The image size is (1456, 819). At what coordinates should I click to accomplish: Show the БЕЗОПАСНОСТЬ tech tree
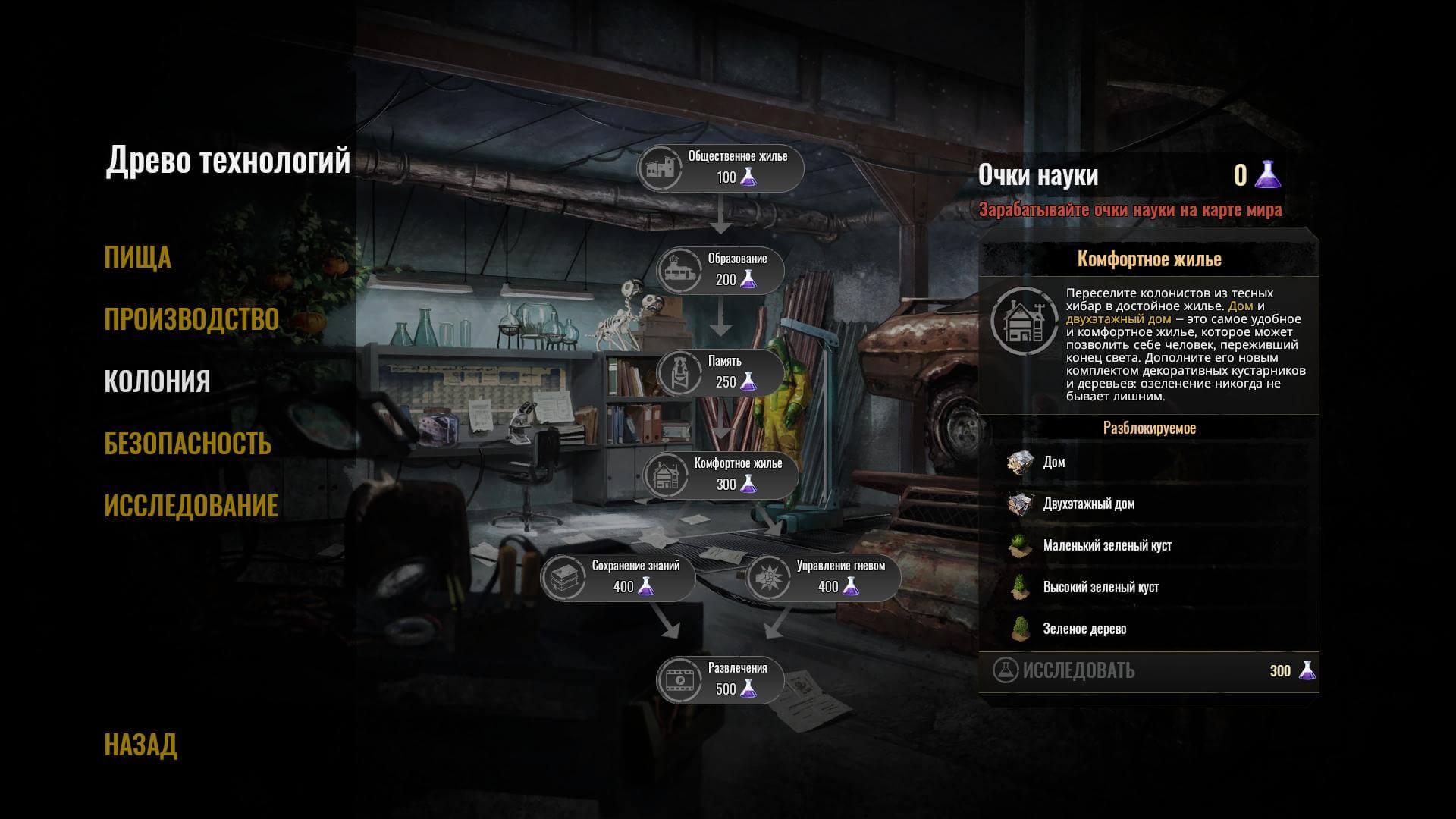pyautogui.click(x=187, y=444)
